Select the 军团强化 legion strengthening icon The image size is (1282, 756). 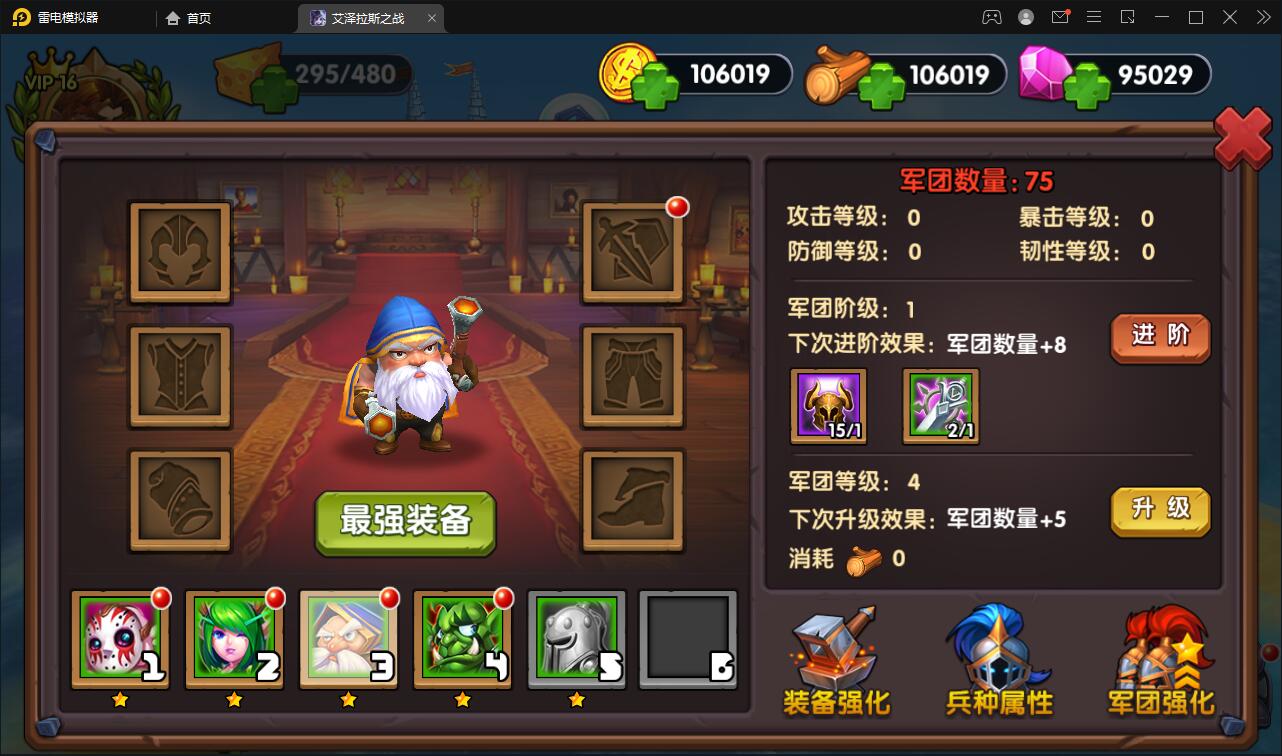coord(1160,660)
